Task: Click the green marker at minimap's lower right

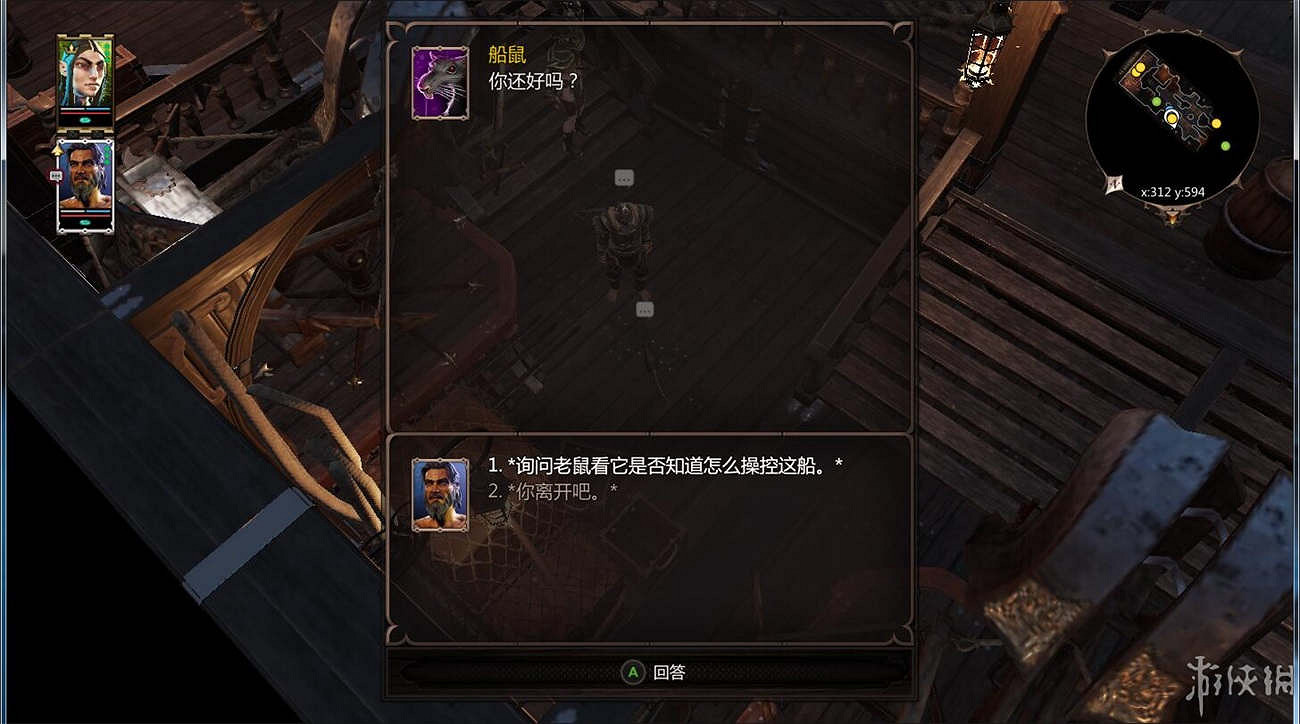Action: (x=1225, y=145)
